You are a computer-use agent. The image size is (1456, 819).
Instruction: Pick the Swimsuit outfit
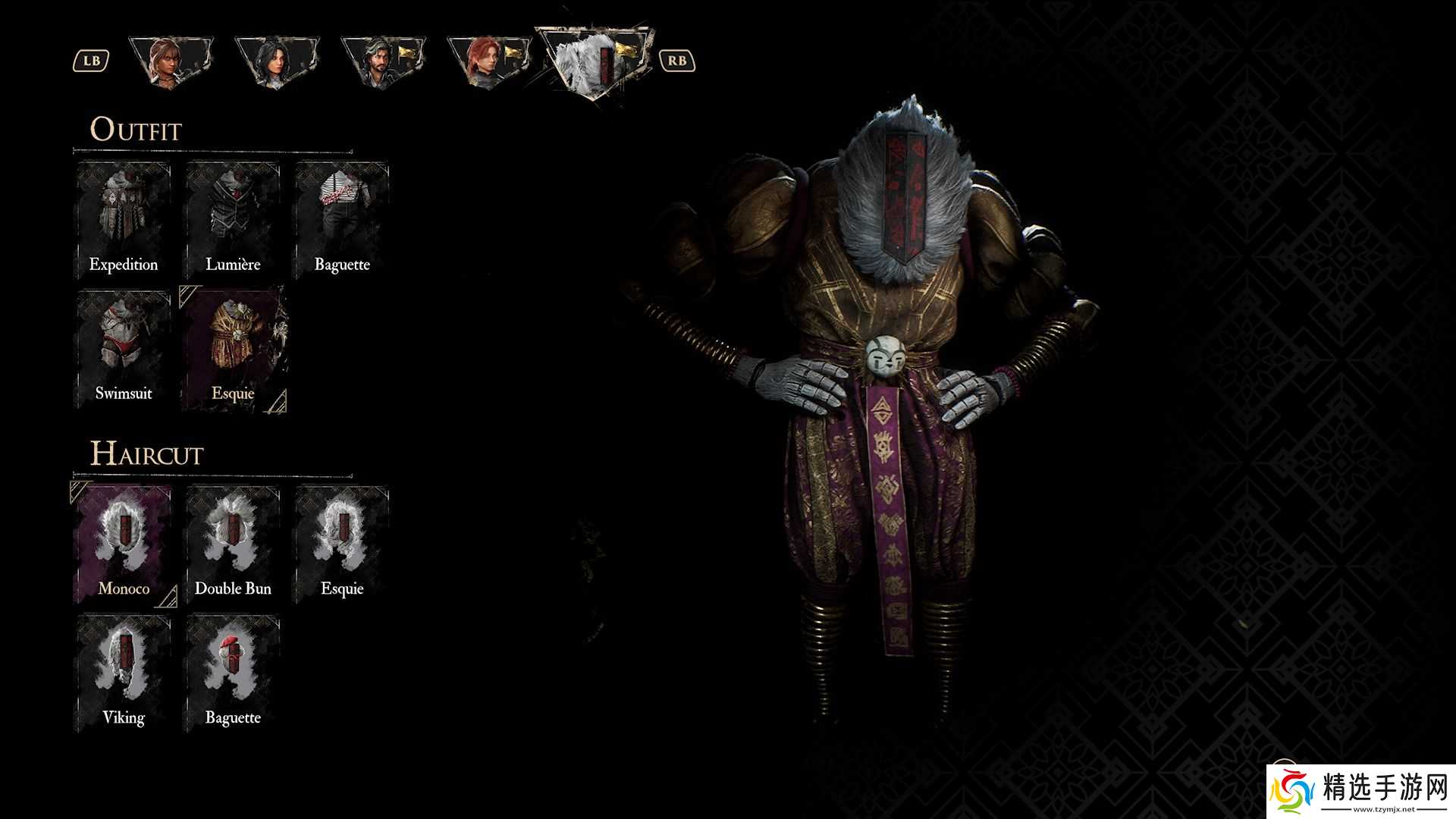pyautogui.click(x=124, y=349)
